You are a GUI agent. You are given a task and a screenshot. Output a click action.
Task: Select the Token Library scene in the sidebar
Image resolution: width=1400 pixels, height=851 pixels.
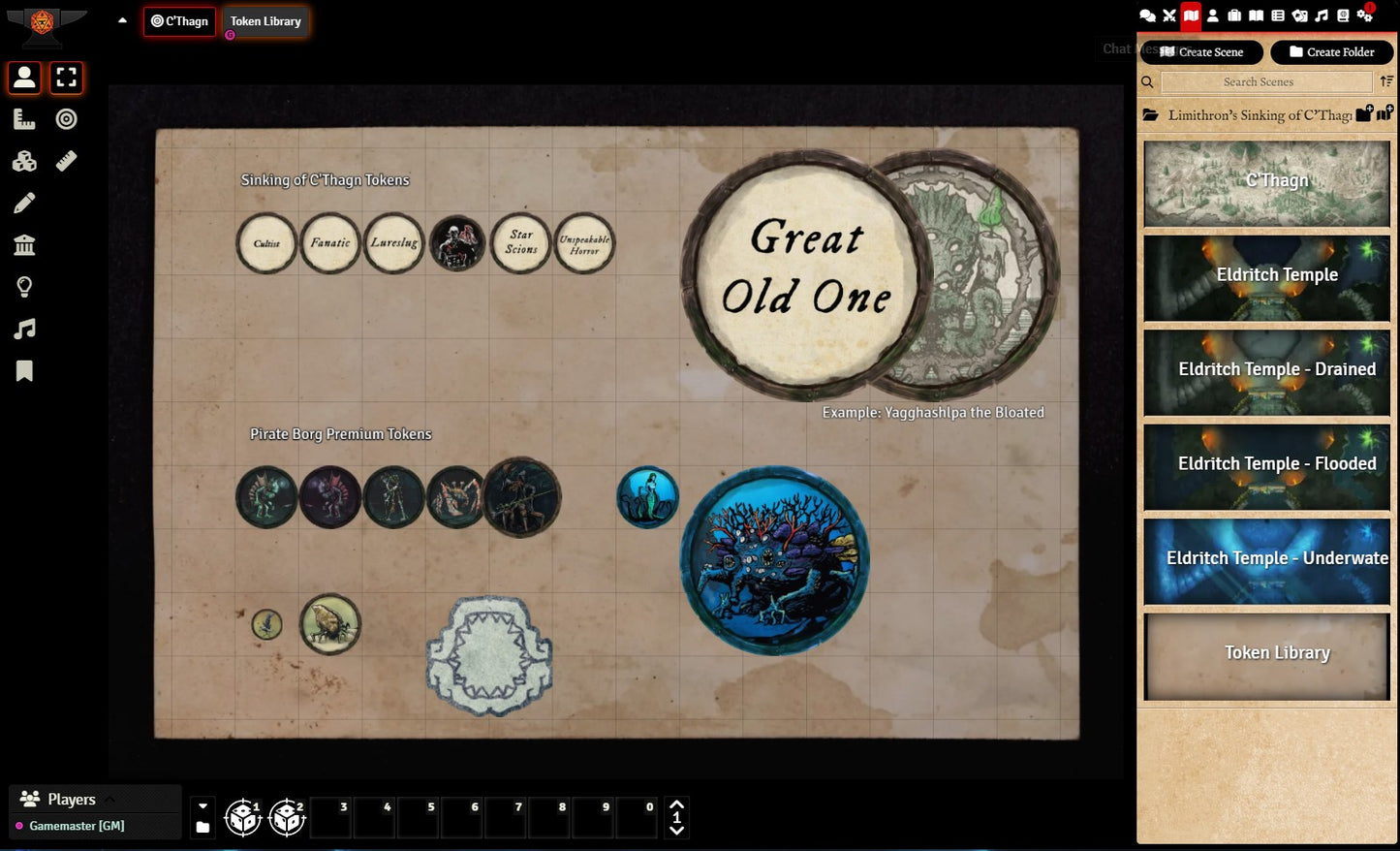click(x=1266, y=655)
